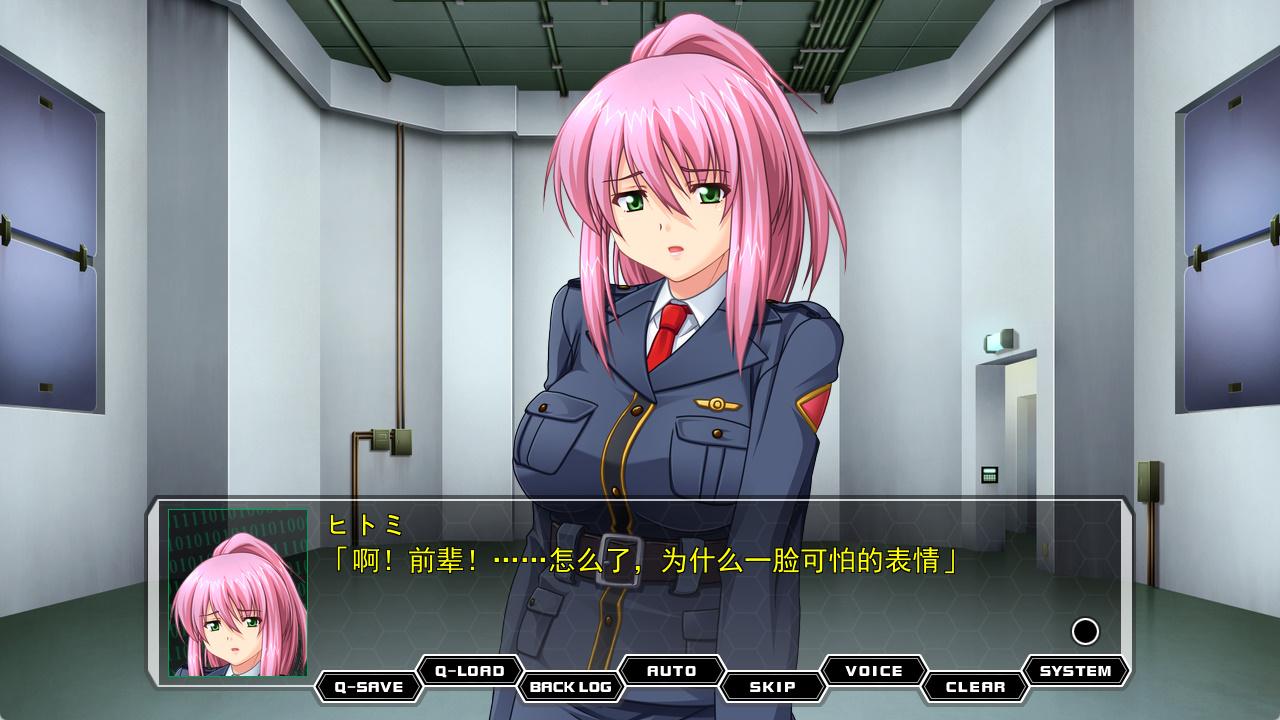Screen dimensions: 1280x720
Task: Activate the SKIP button
Action: 773,687
